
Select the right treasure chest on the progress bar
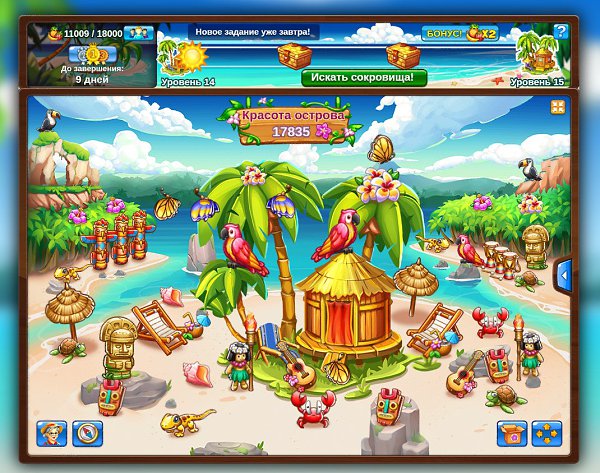click(403, 54)
